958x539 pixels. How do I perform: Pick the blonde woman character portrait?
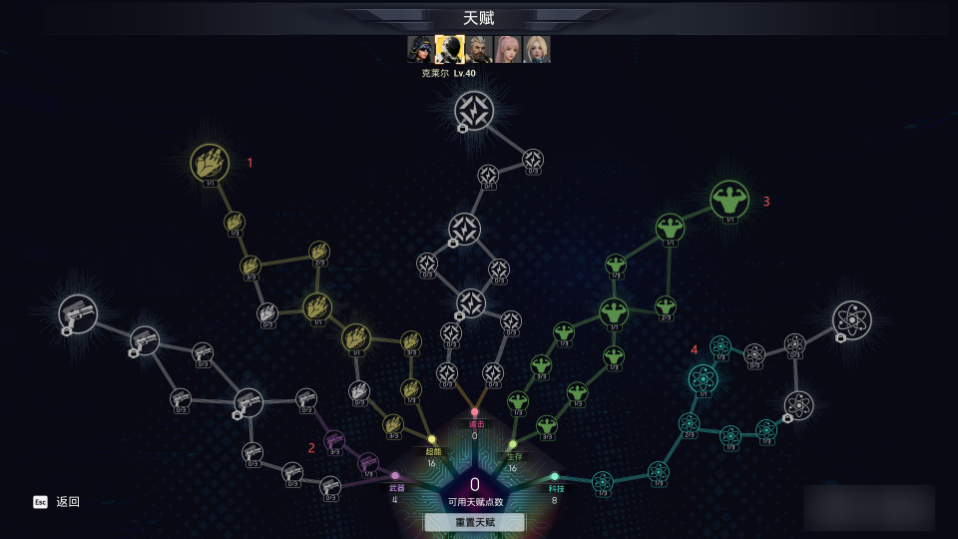(537, 49)
